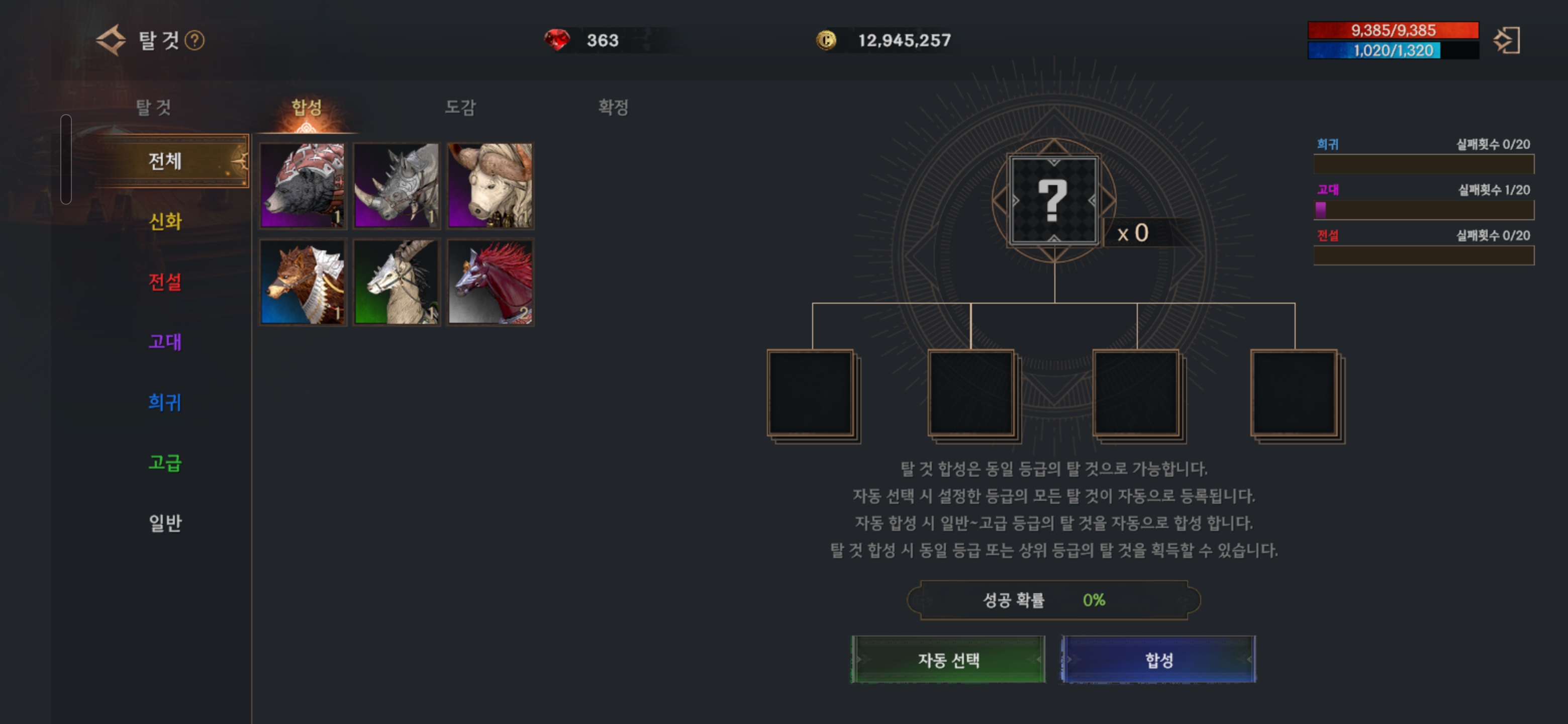Go to the 확정 tab

(x=612, y=107)
